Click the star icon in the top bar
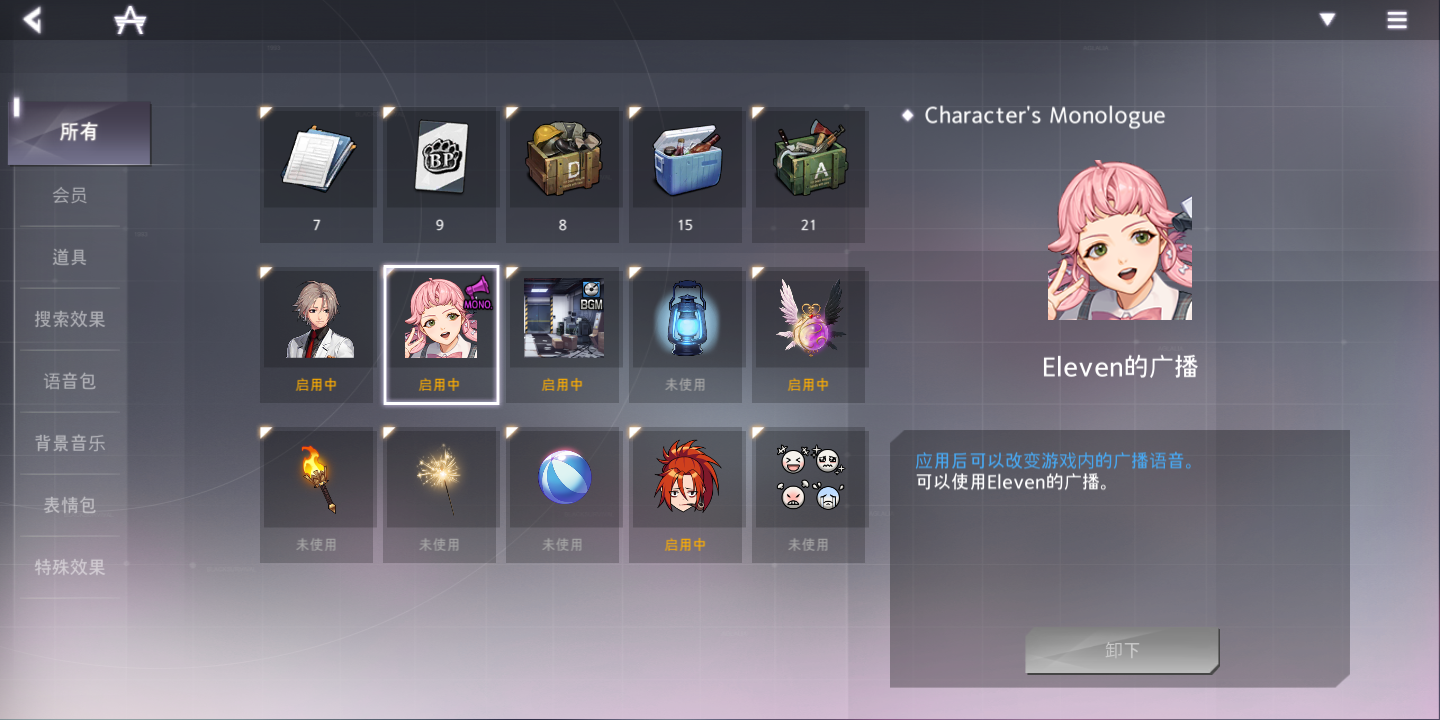 point(128,19)
